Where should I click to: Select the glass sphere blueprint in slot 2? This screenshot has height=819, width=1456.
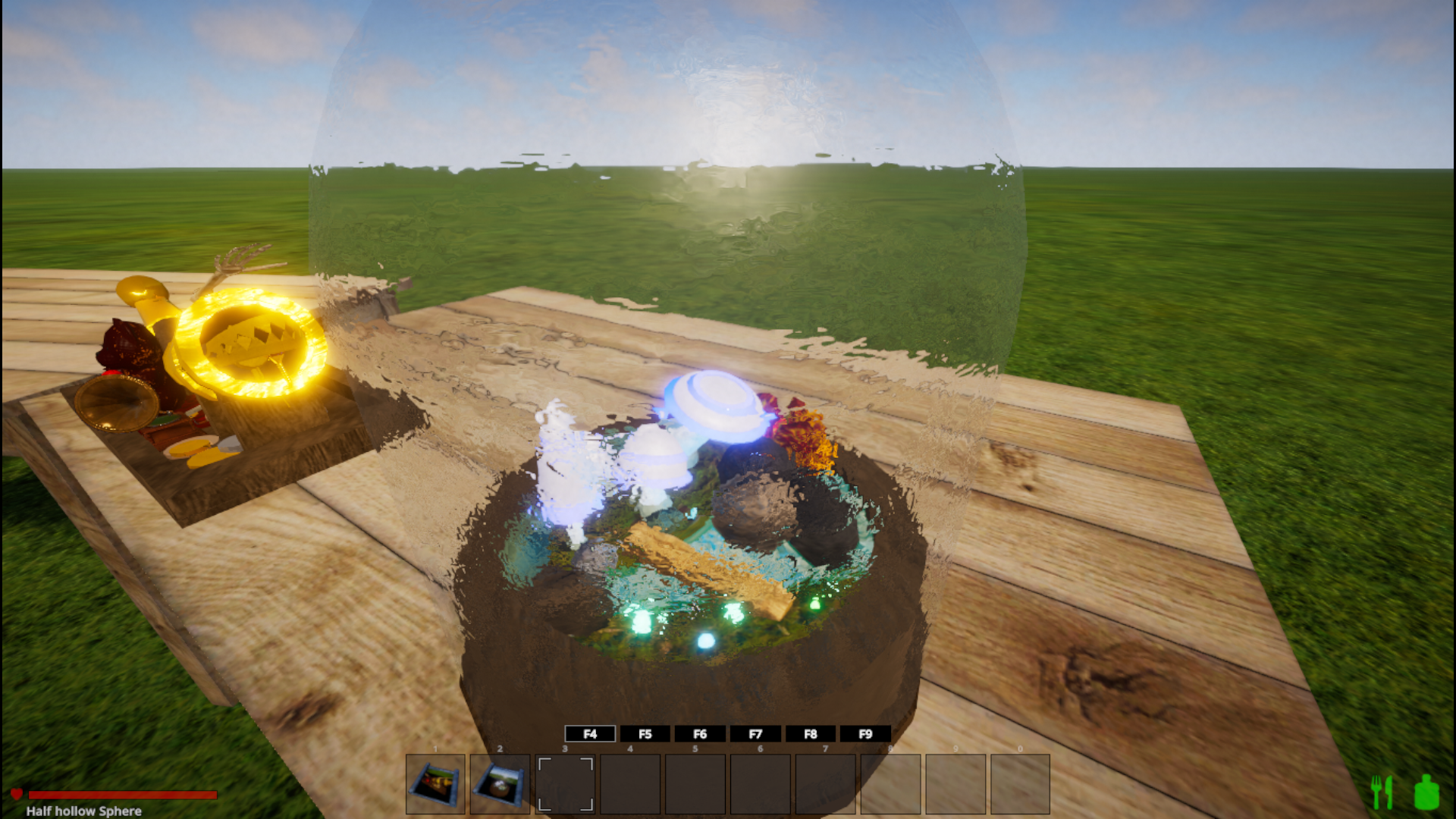click(x=500, y=784)
